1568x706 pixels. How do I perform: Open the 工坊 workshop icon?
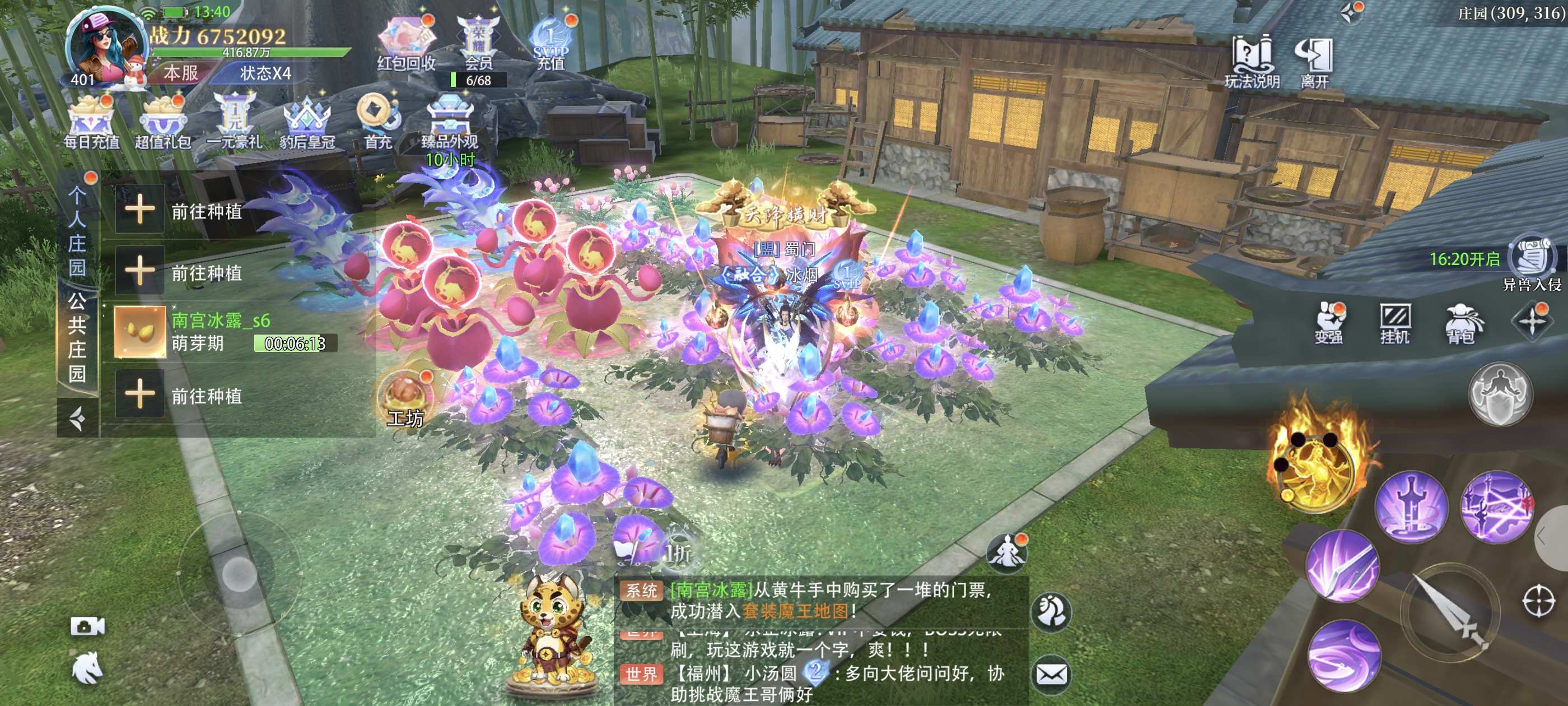click(405, 399)
